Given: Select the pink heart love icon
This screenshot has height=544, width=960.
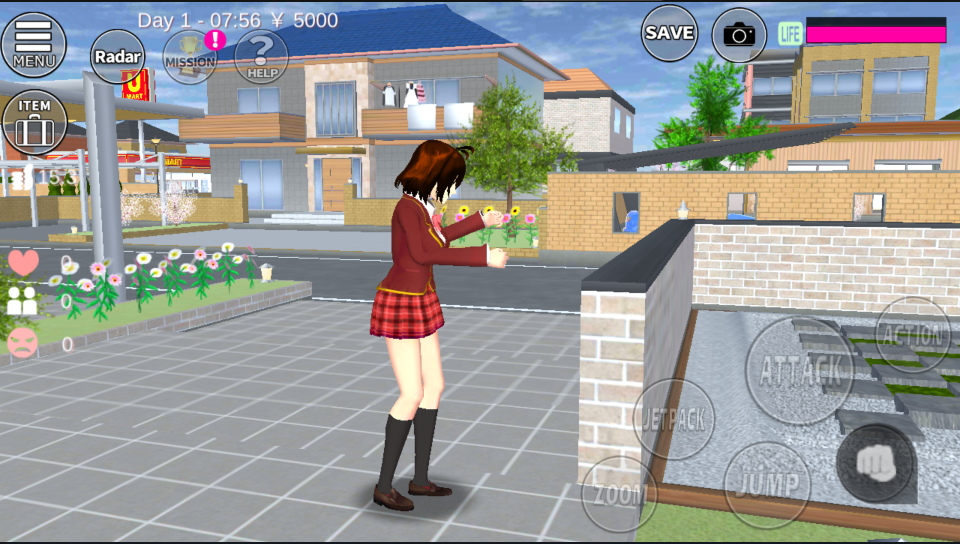Looking at the screenshot, I should click(23, 263).
